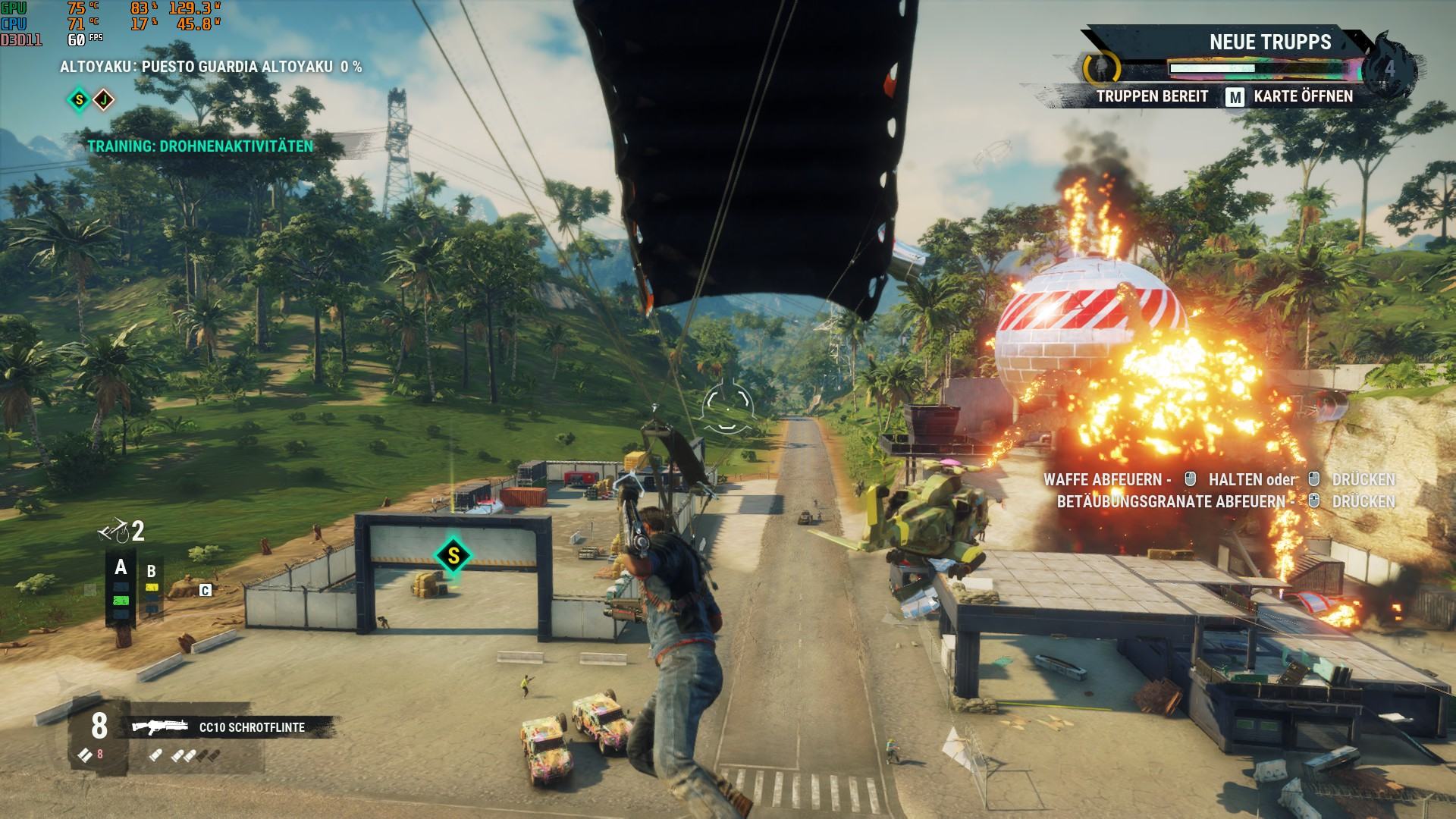This screenshot has width=1456, height=819.
Task: Open the Training: Drohnenaktivitäten objective
Action: (200, 146)
